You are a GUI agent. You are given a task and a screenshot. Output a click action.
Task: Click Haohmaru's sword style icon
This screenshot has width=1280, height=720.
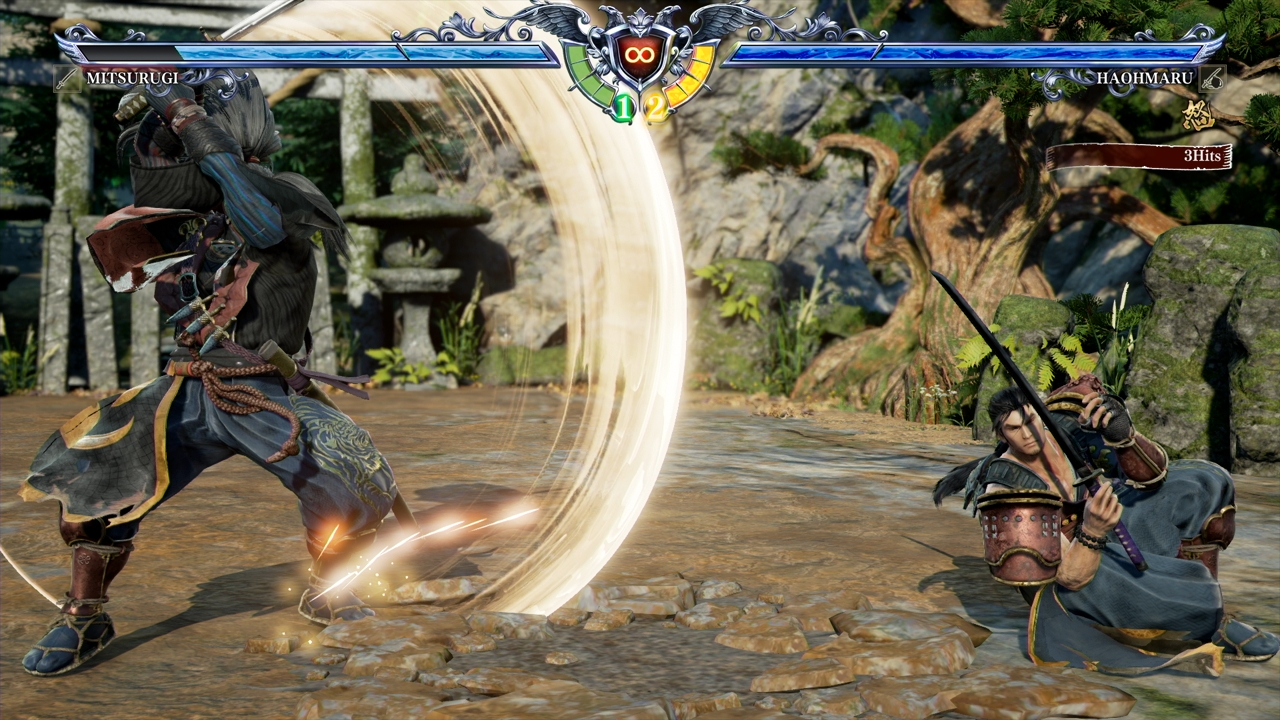(x=1212, y=78)
